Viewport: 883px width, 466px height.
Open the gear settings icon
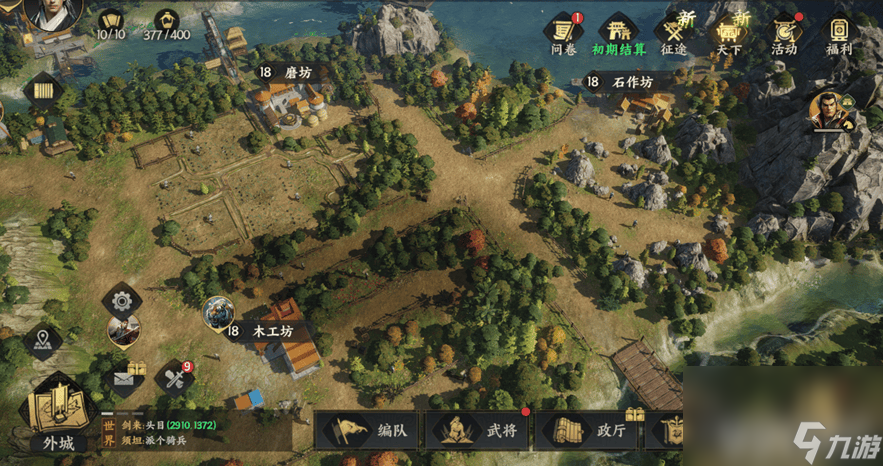[122, 300]
